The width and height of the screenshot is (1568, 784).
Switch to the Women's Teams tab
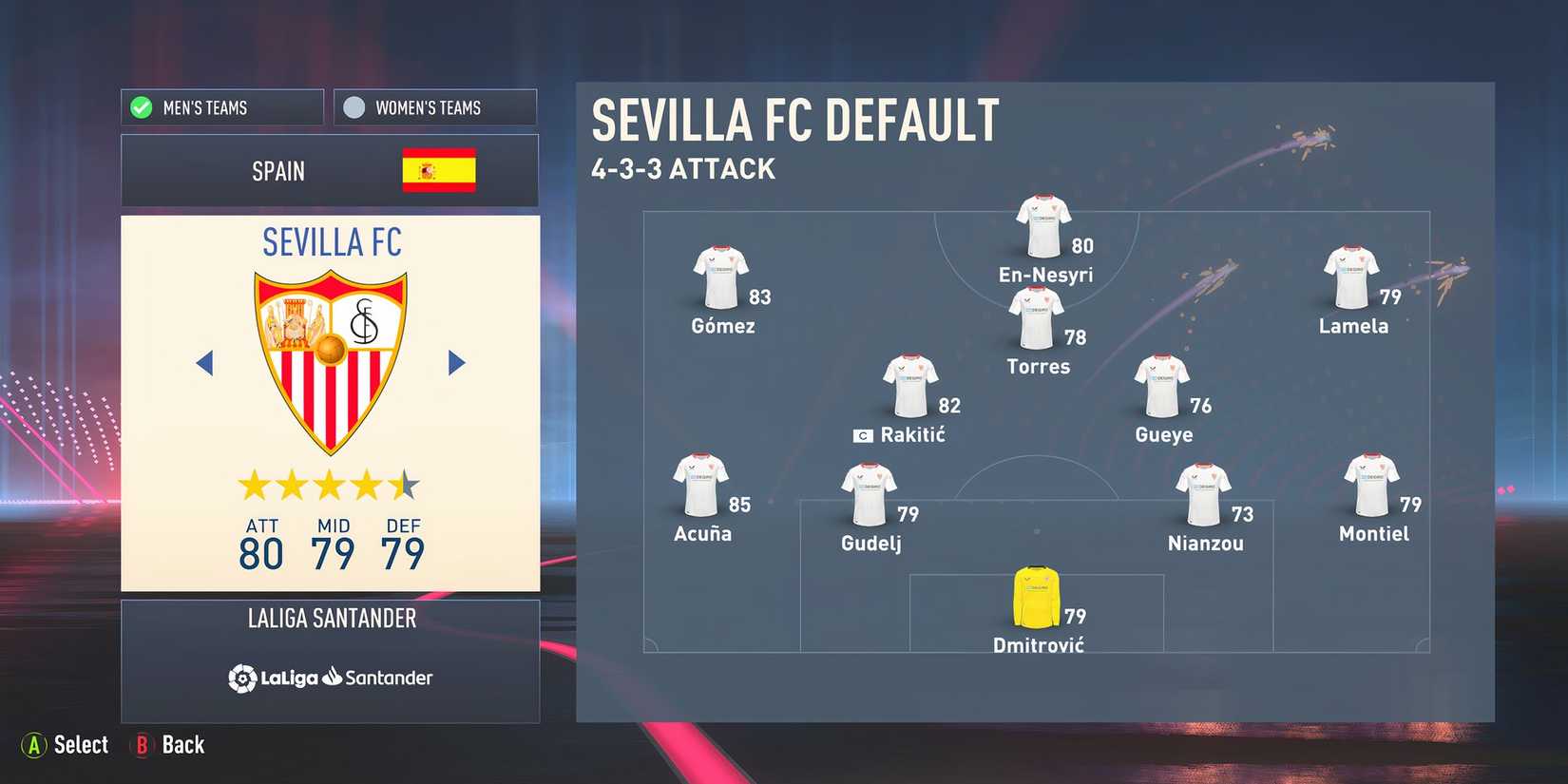[434, 106]
